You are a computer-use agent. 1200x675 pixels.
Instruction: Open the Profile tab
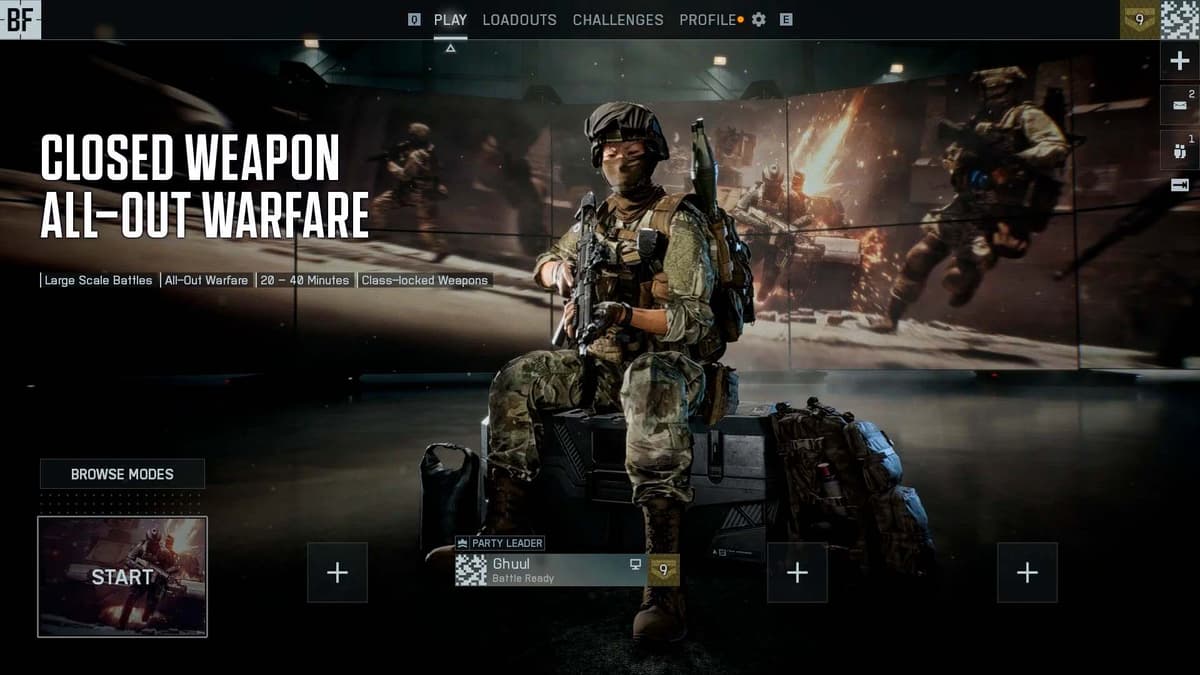pos(707,20)
